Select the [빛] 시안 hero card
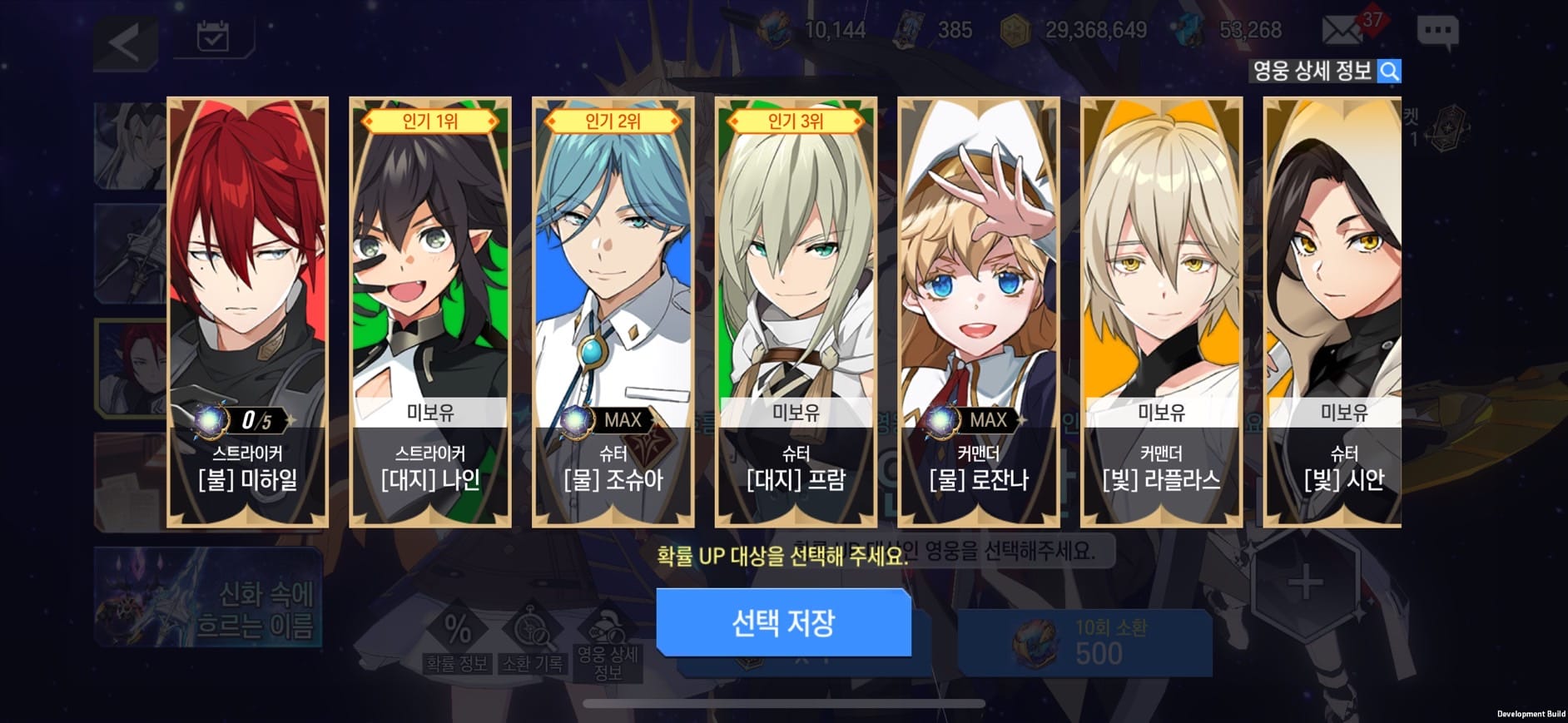The height and width of the screenshot is (723, 1568). pyautogui.click(x=1332, y=312)
